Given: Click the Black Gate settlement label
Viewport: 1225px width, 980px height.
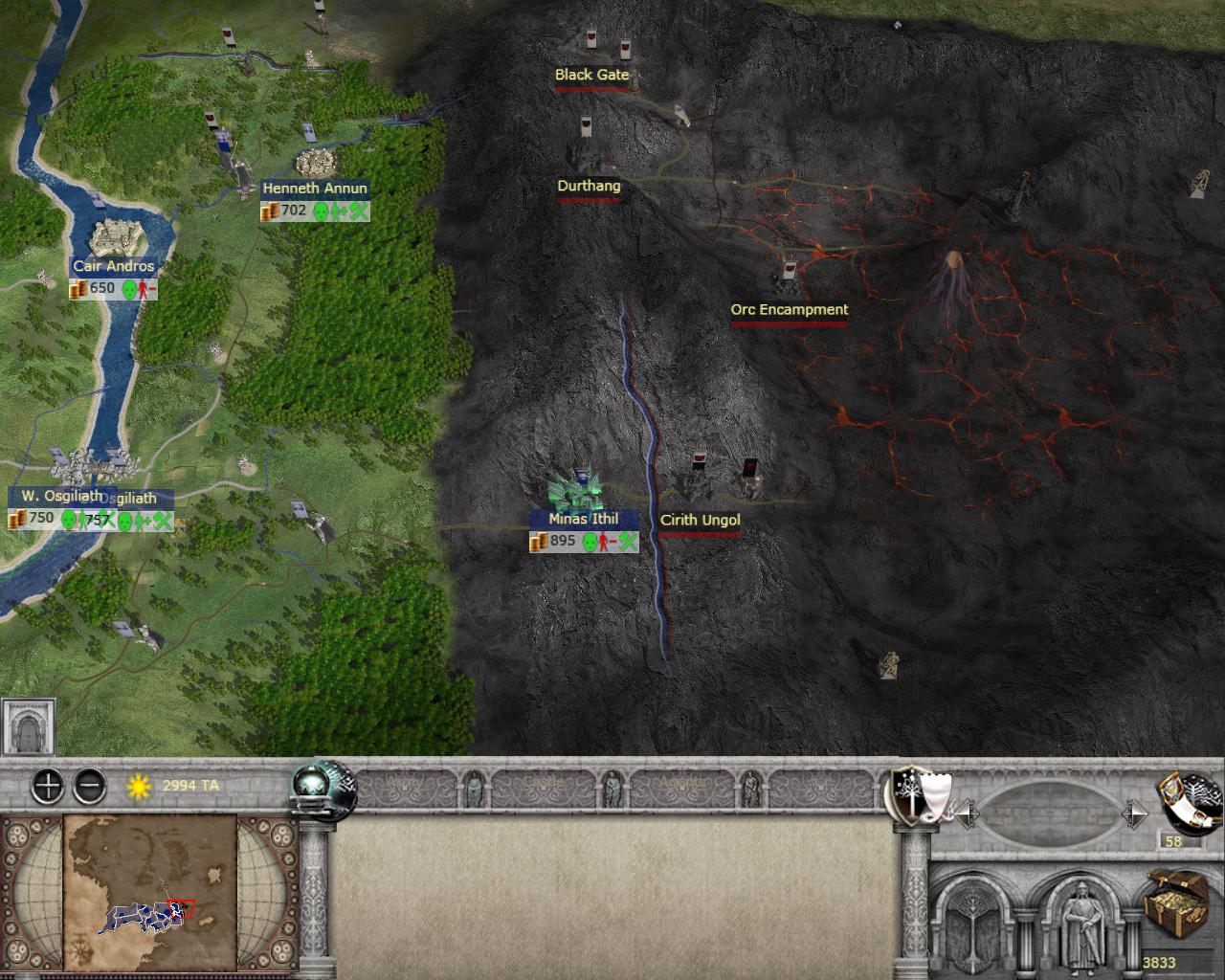Looking at the screenshot, I should click(x=591, y=75).
